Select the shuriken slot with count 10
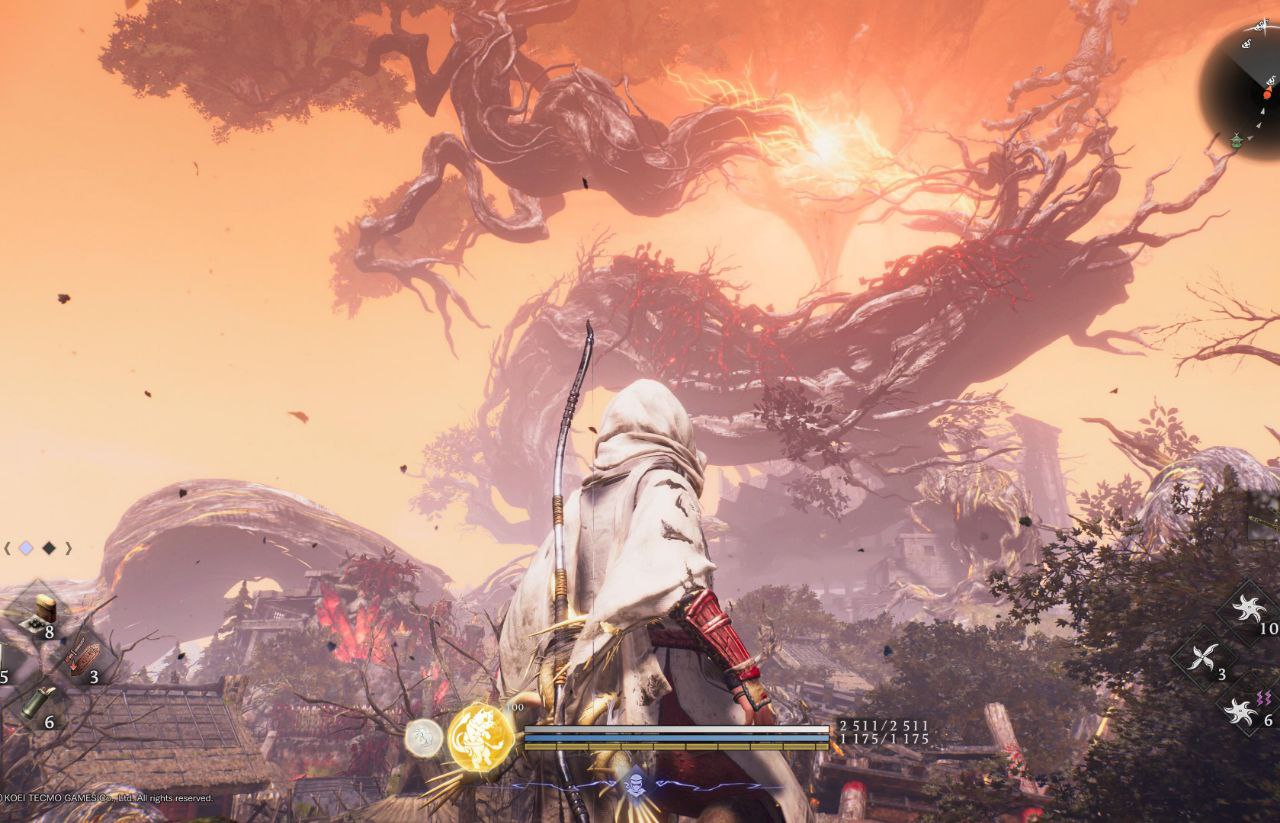Screen dimensions: 1280x823 (x=1248, y=610)
